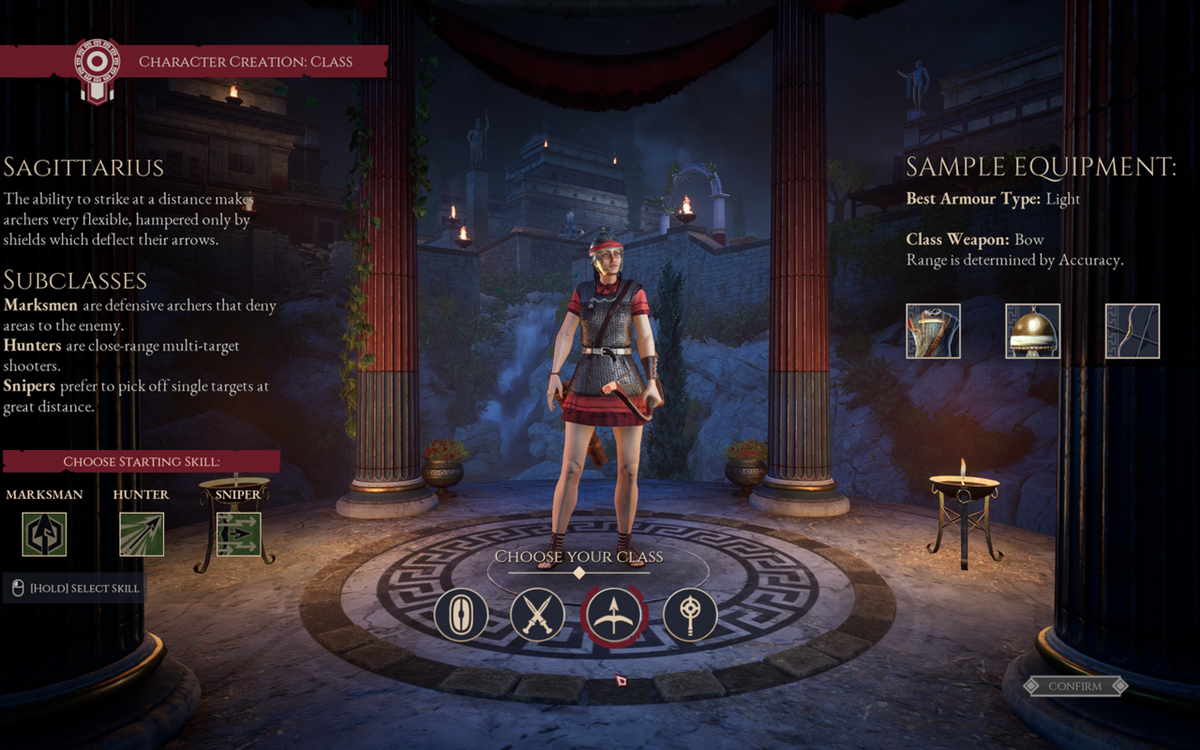Select the Marksman starting skill
The width and height of the screenshot is (1200, 750).
tap(44, 534)
